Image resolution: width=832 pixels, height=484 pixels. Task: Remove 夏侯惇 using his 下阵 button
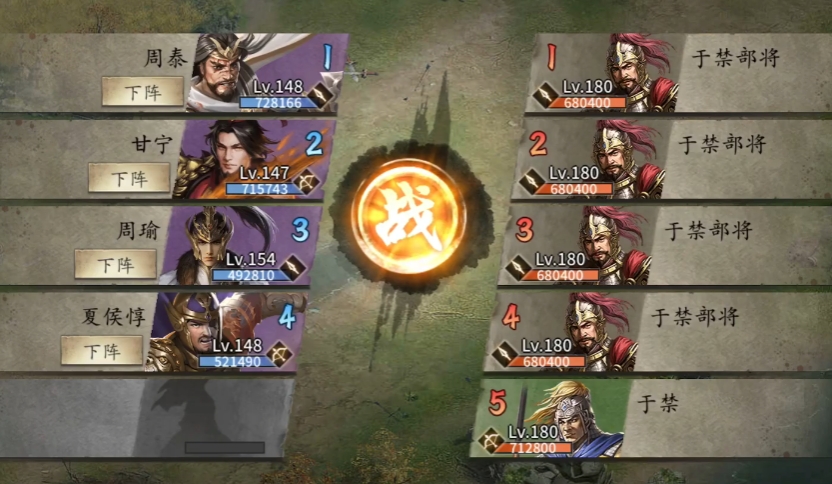click(101, 350)
